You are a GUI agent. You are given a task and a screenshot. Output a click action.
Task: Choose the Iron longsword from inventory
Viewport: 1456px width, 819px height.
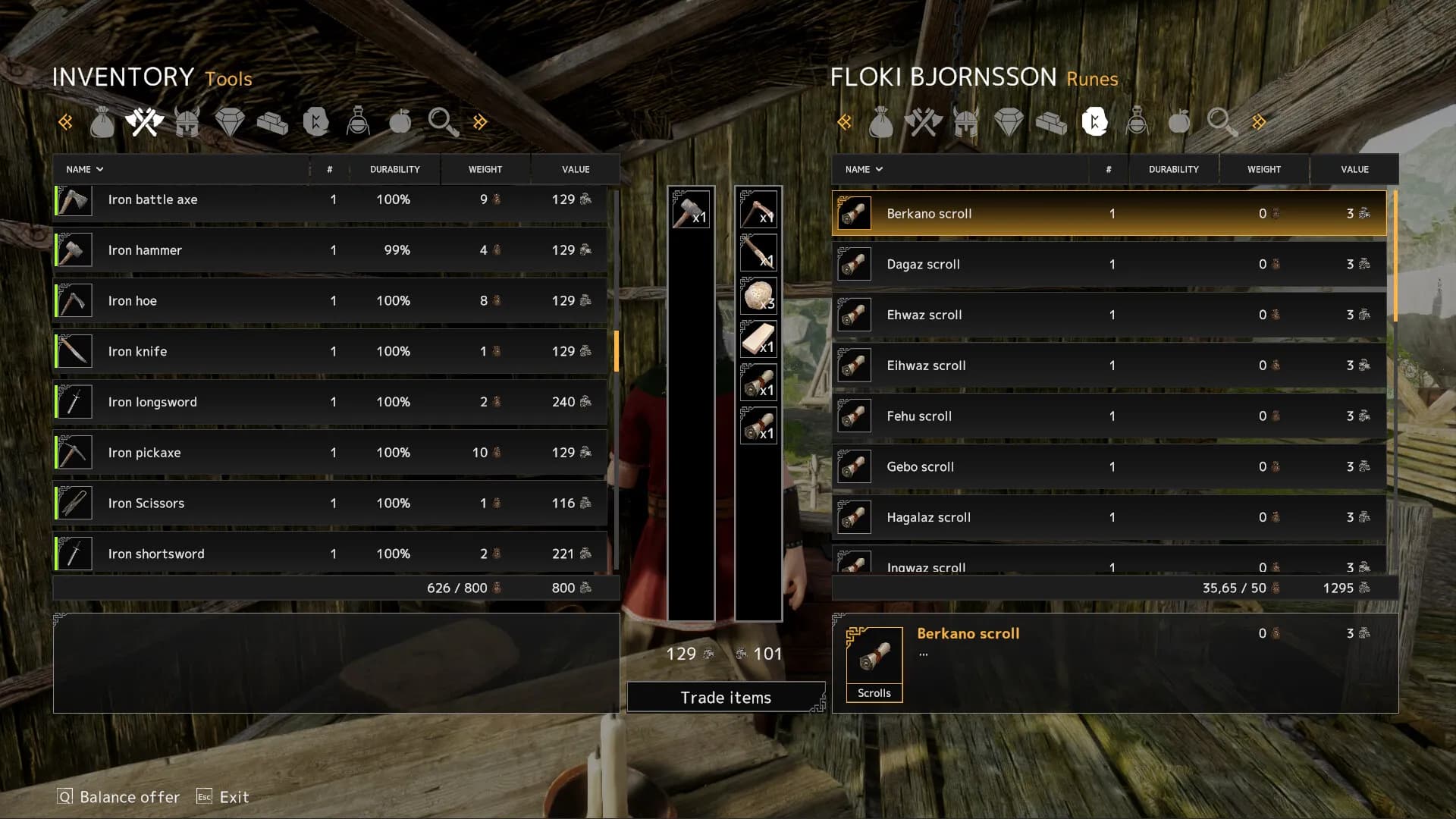(331, 402)
